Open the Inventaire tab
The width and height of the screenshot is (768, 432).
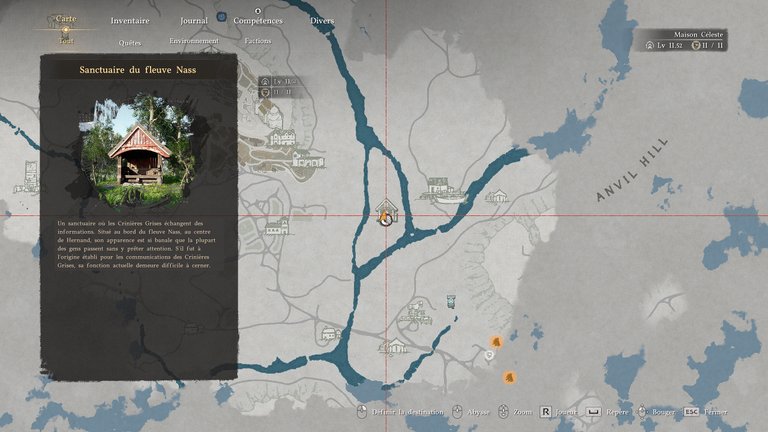click(x=130, y=20)
